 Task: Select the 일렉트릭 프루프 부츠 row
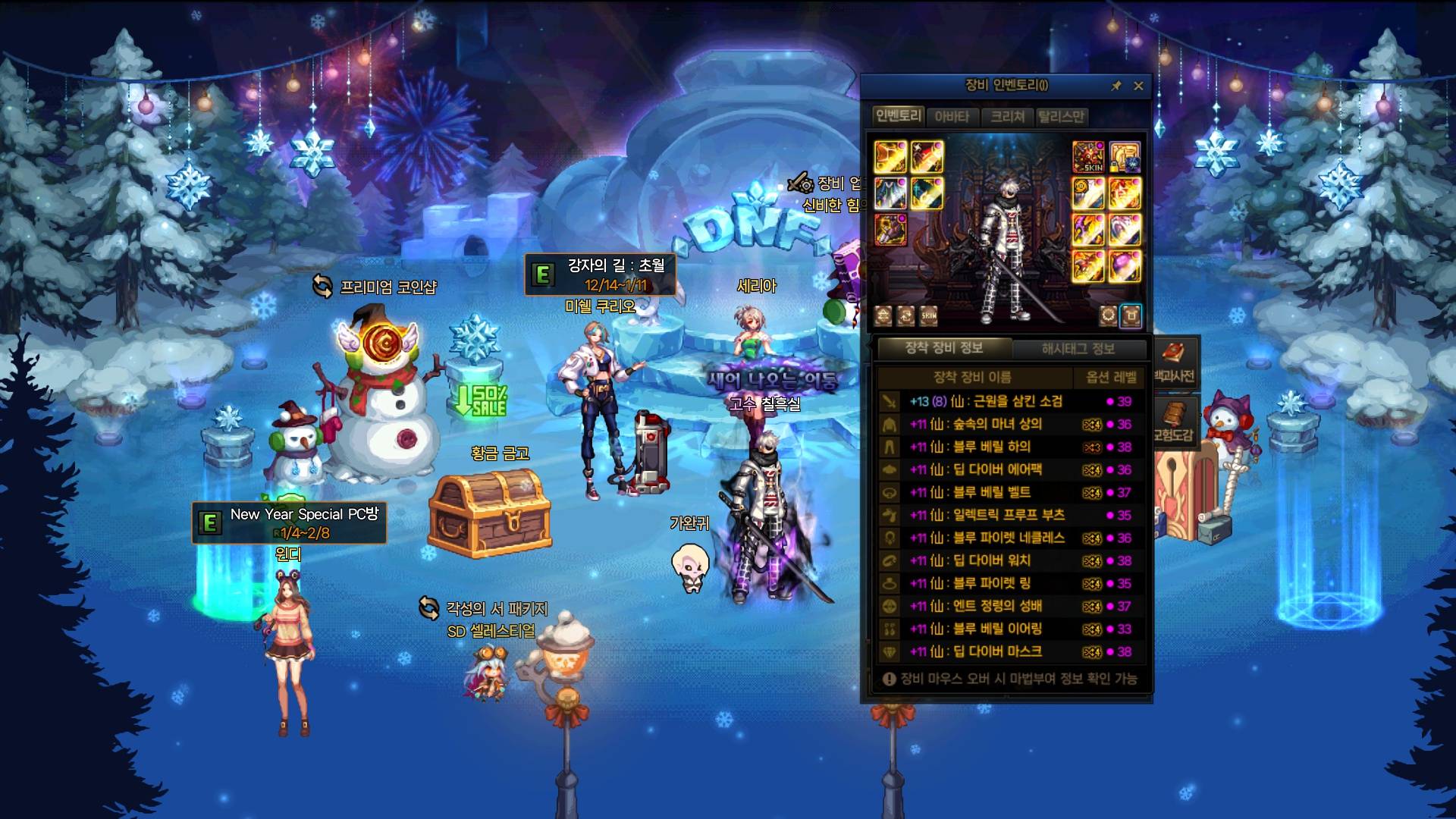1009,516
